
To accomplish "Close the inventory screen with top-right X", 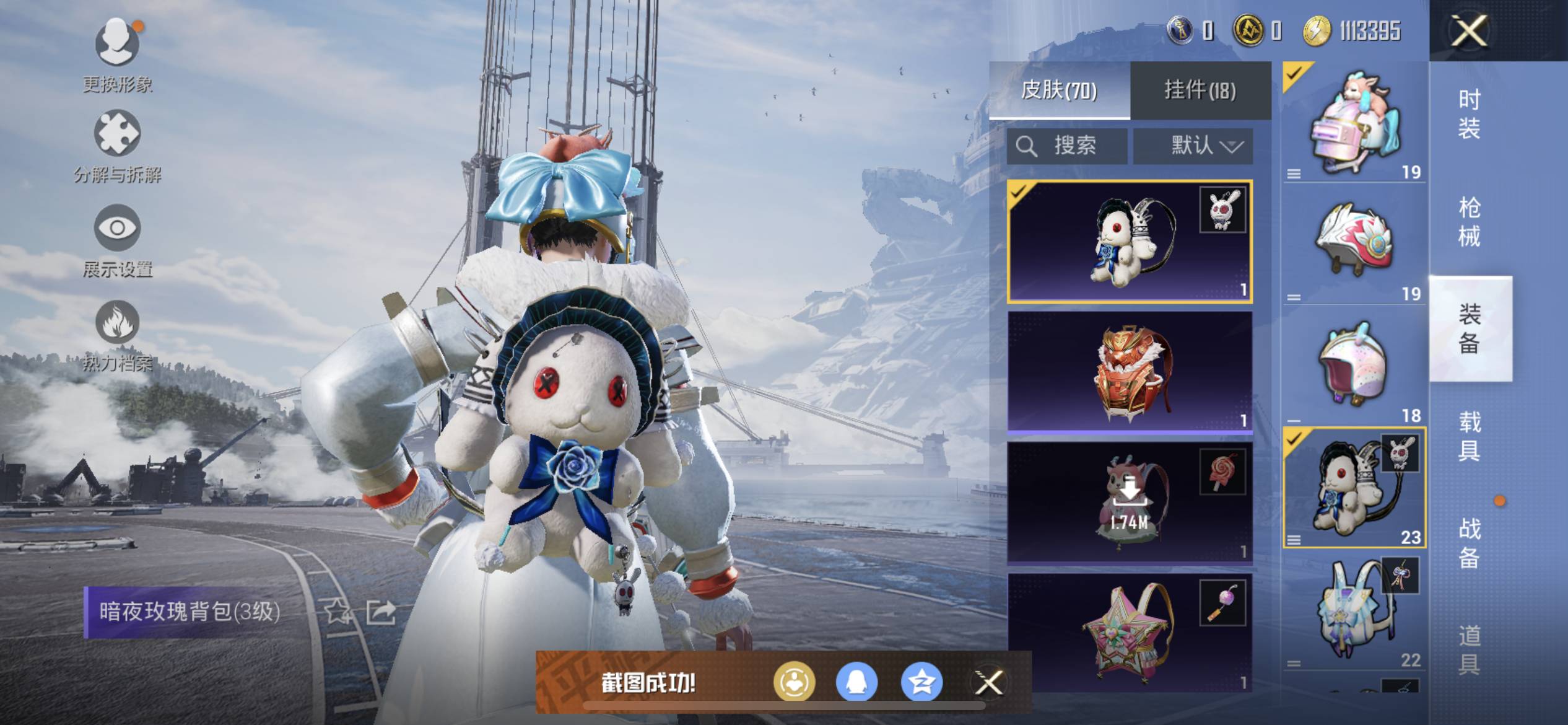I will 1468,30.
